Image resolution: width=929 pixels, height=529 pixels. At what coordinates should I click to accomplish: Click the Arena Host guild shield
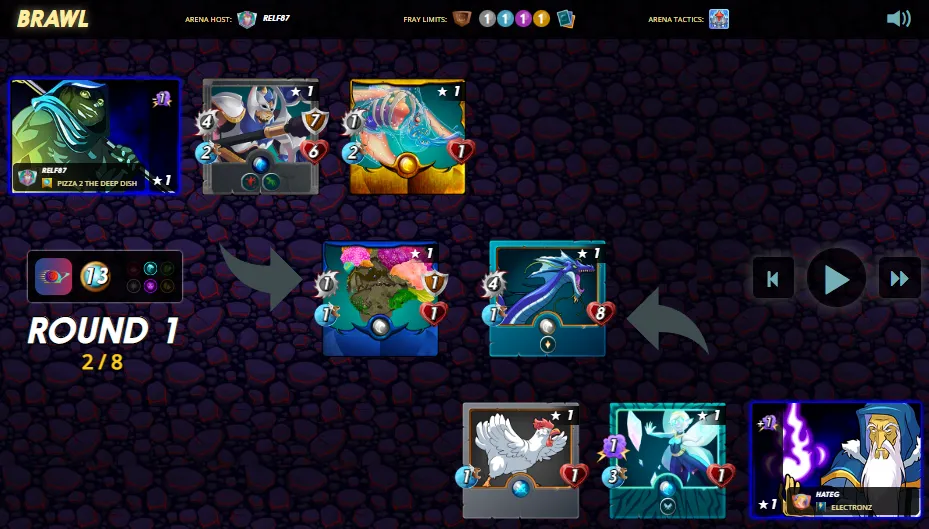pyautogui.click(x=247, y=19)
